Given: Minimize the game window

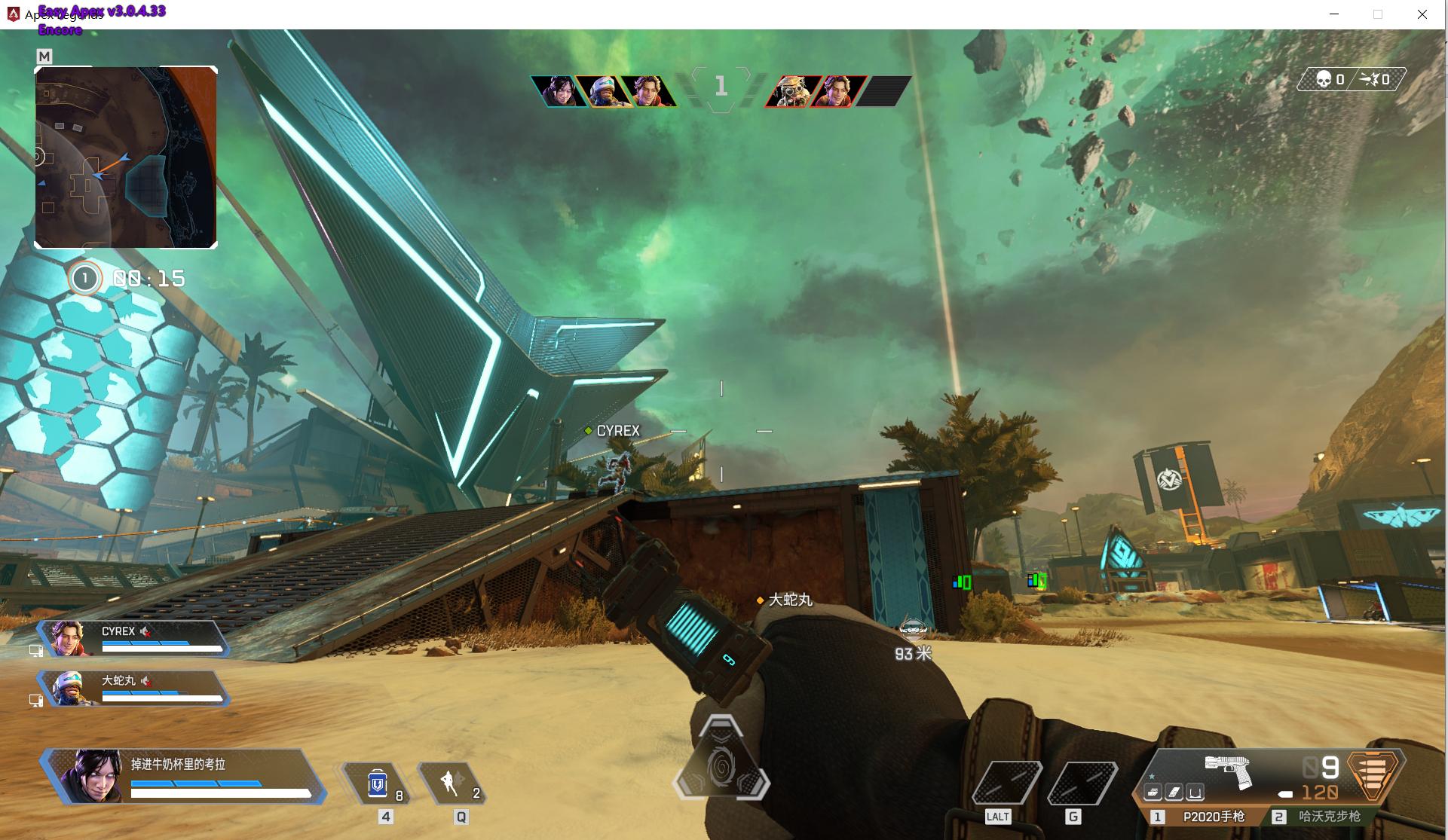Looking at the screenshot, I should tap(1334, 14).
